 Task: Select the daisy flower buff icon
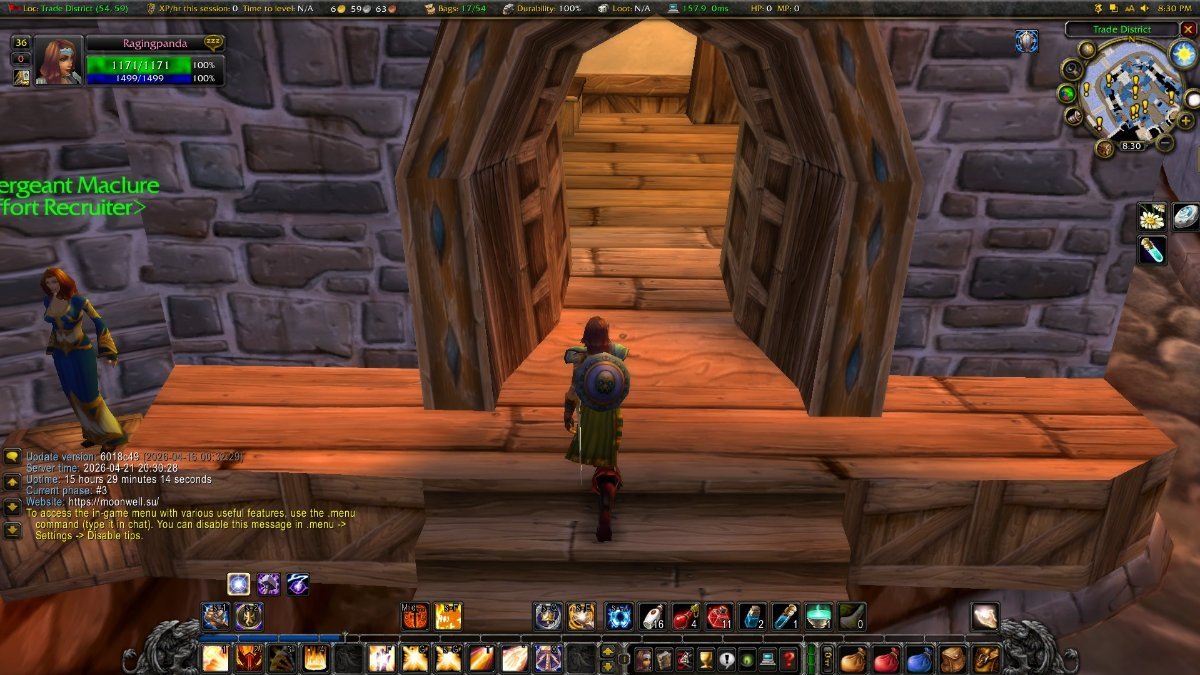coord(1152,216)
